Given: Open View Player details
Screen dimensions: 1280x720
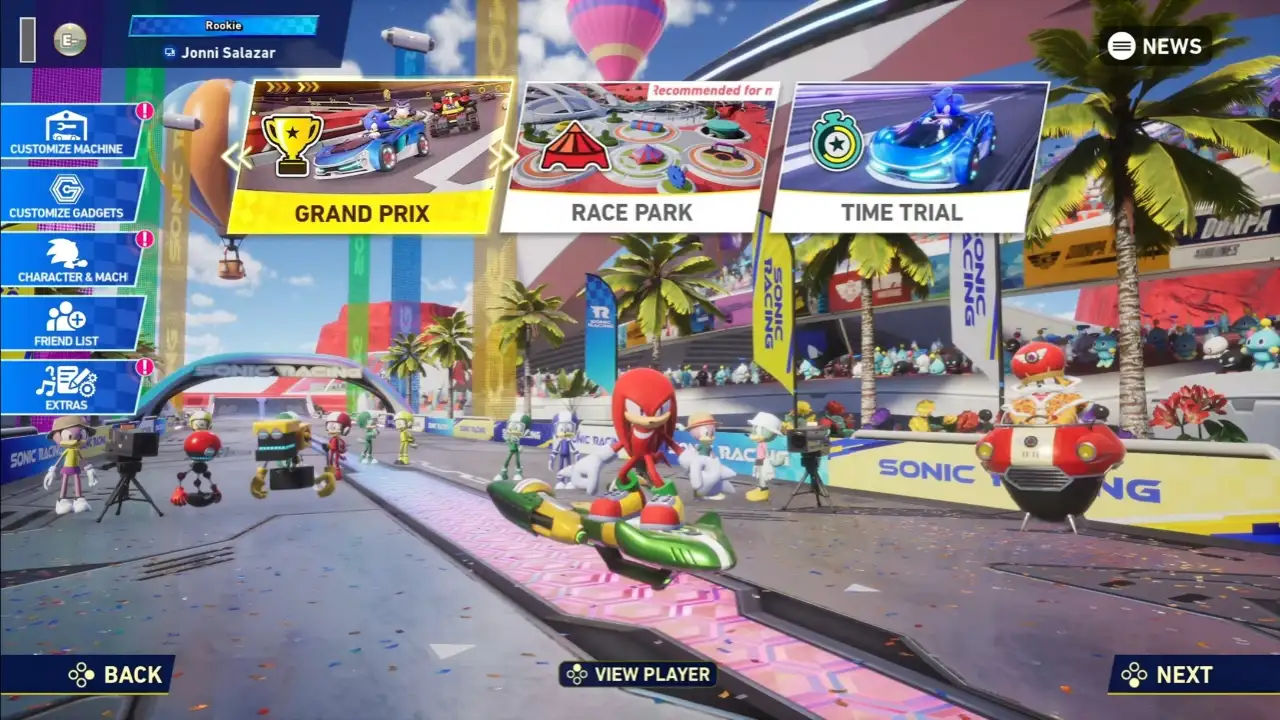Looking at the screenshot, I should point(640,675).
